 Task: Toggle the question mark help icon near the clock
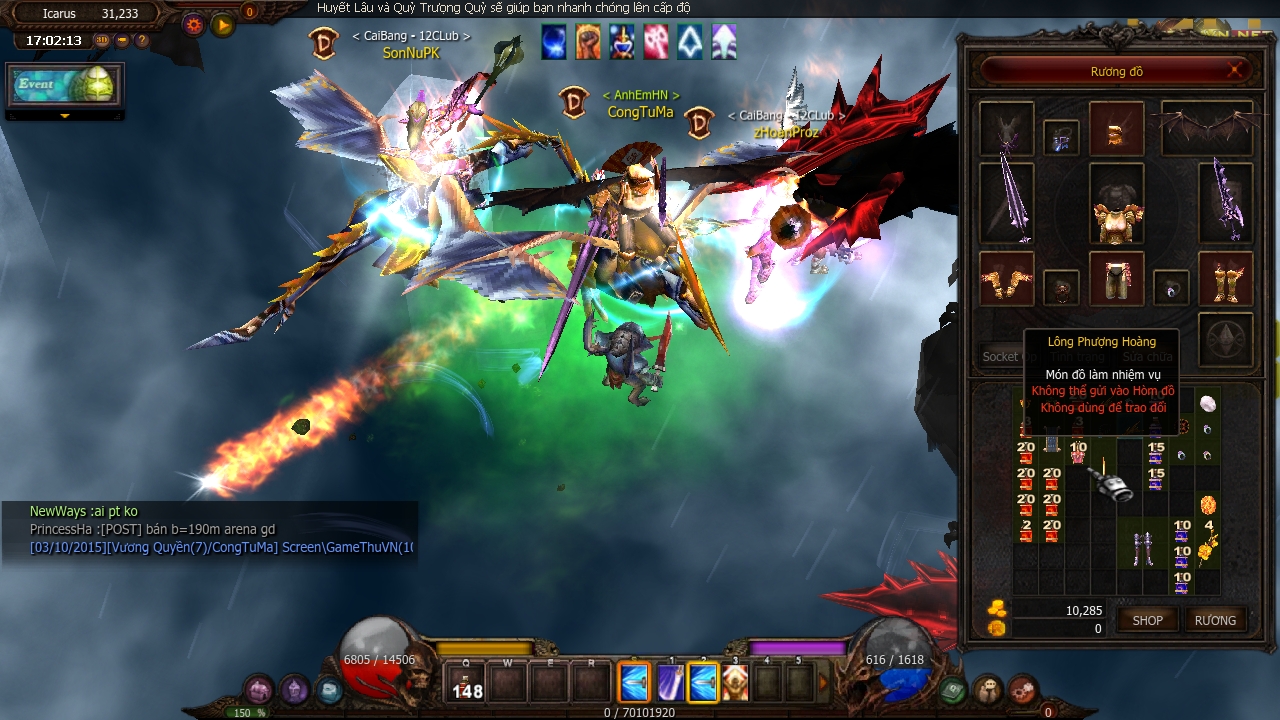coord(142,40)
